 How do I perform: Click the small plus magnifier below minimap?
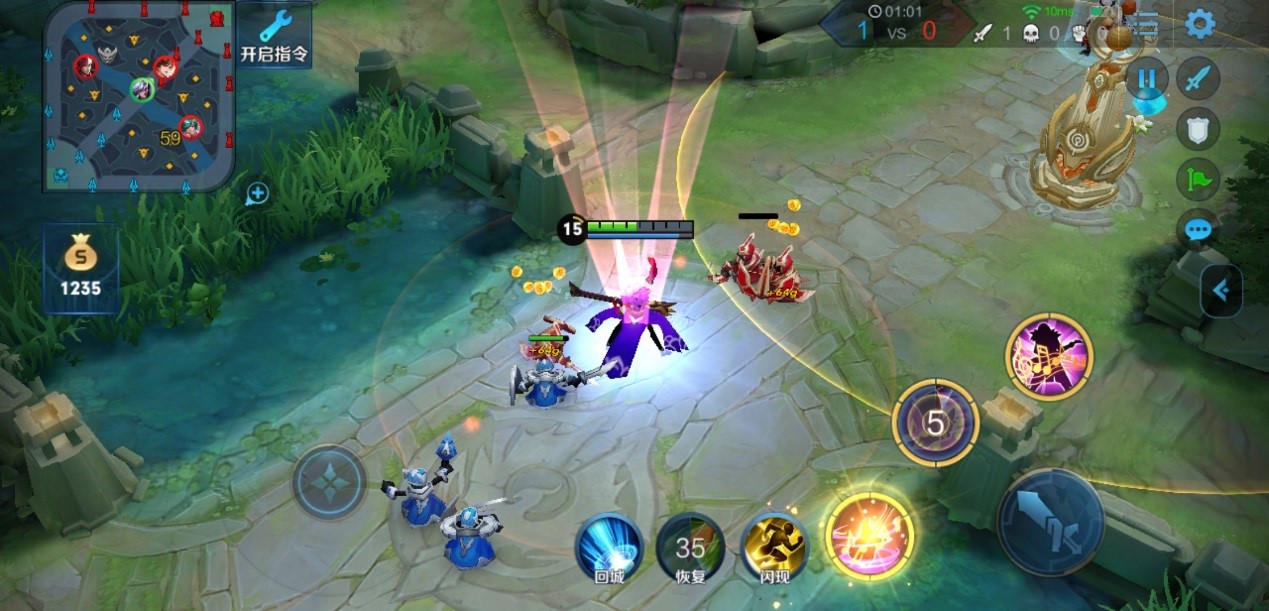(257, 194)
